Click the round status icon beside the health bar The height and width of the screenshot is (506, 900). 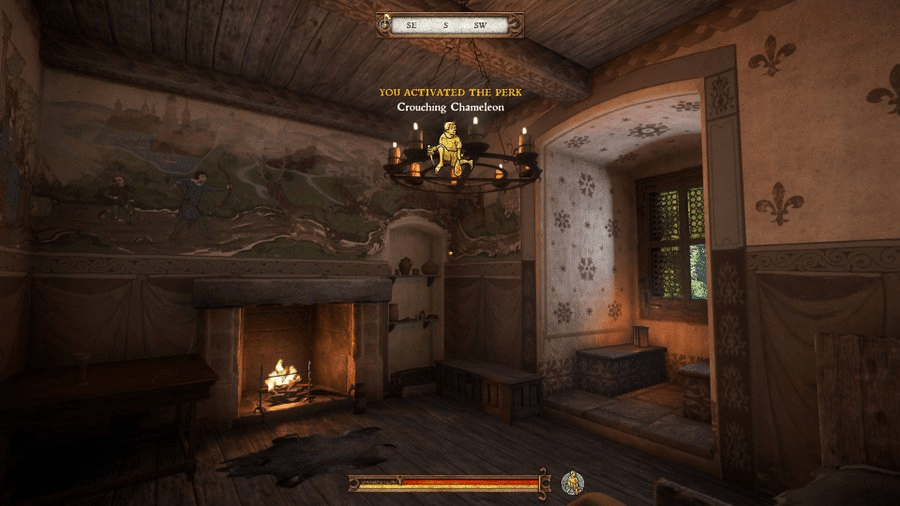[x=573, y=483]
